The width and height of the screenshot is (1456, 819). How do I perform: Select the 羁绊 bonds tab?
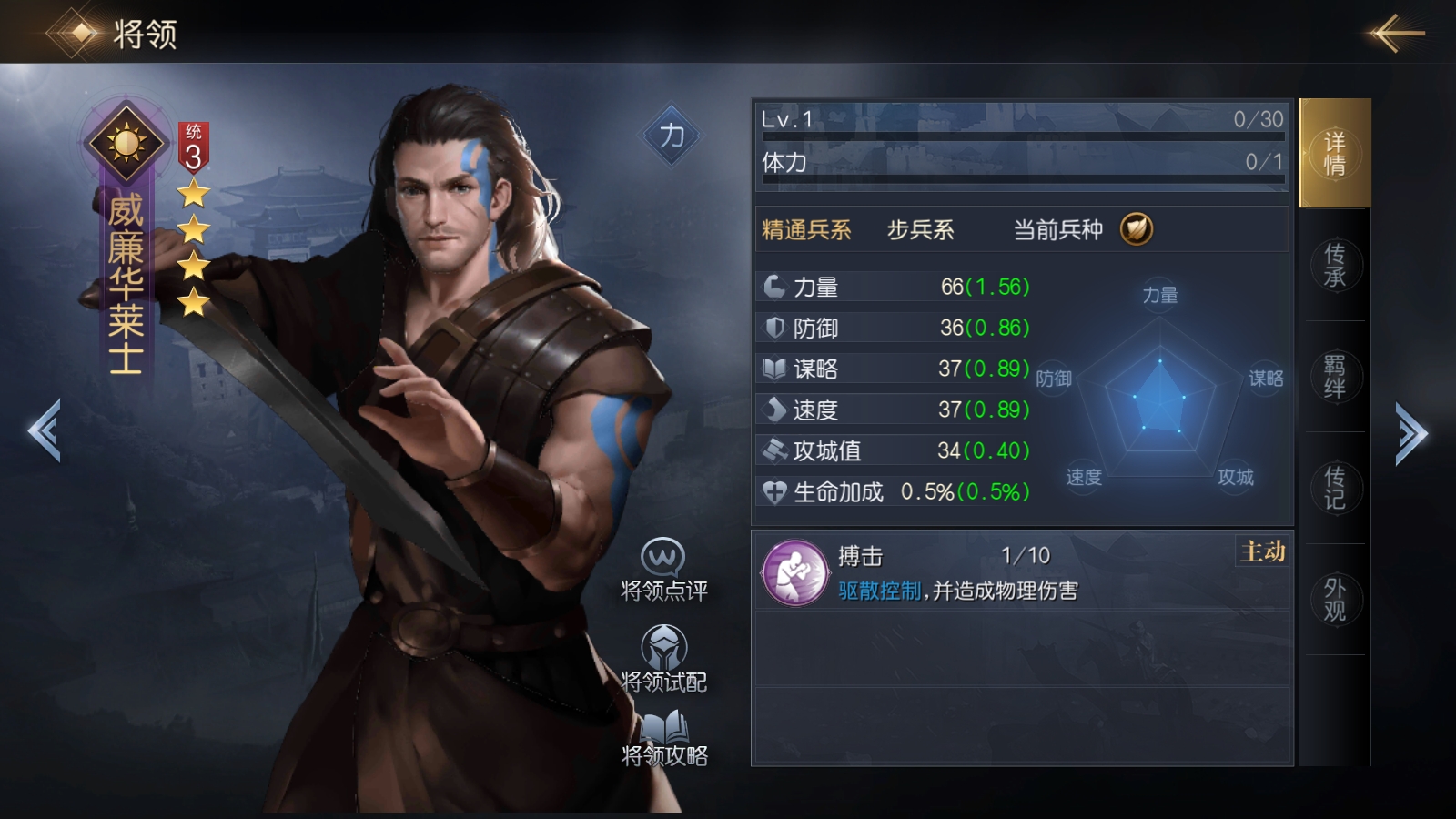pyautogui.click(x=1334, y=377)
